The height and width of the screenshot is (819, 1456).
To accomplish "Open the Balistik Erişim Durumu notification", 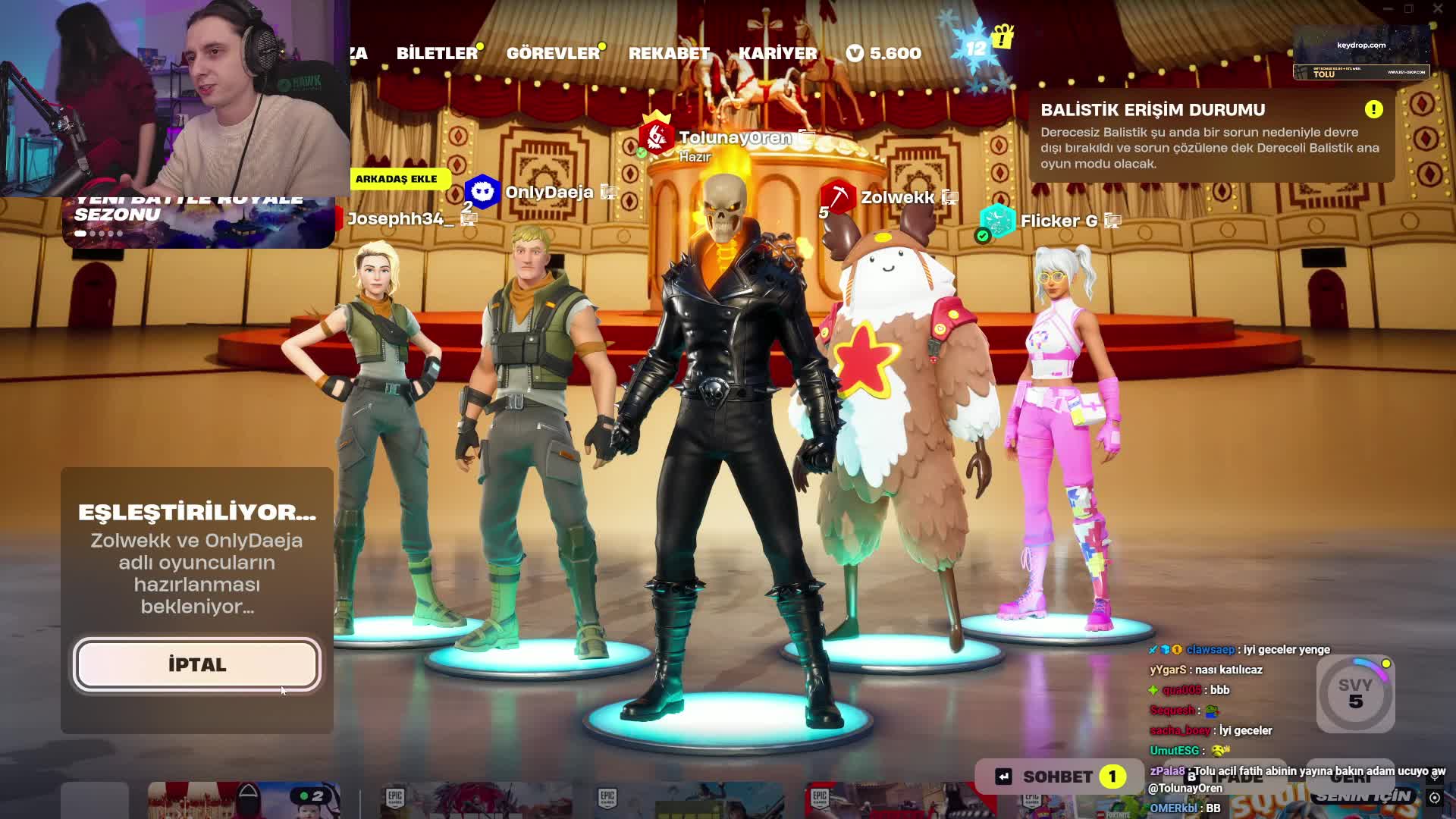I will (x=1211, y=136).
